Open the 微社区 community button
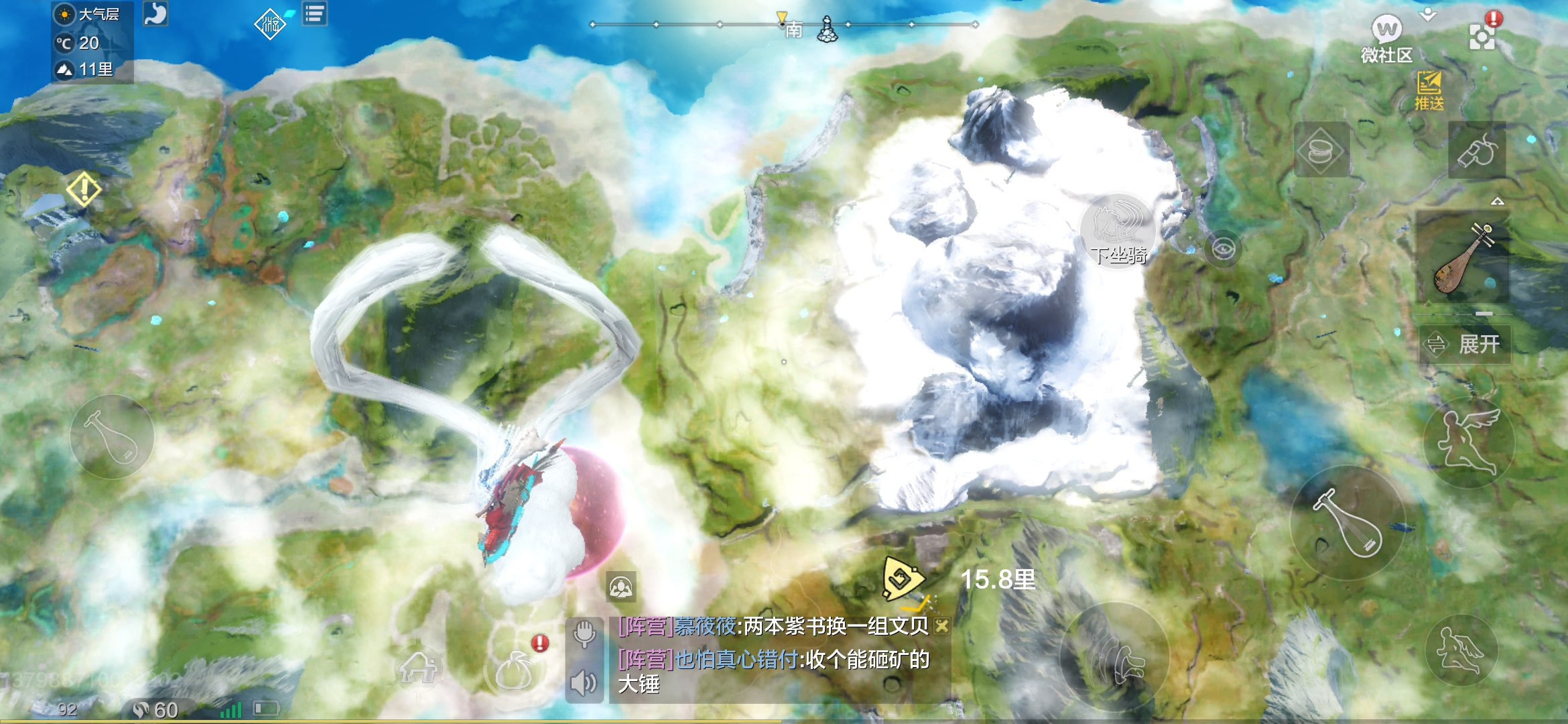 (x=1386, y=39)
